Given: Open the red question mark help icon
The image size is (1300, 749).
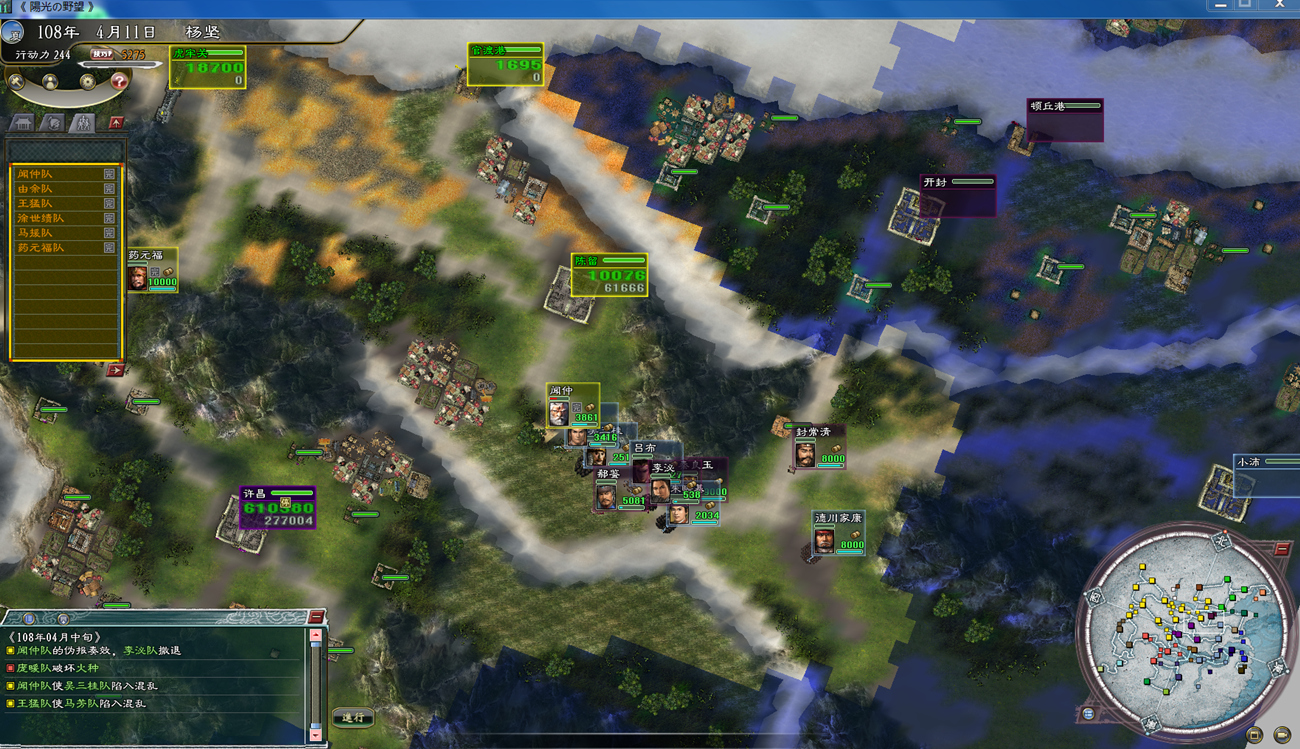Looking at the screenshot, I should click(119, 81).
